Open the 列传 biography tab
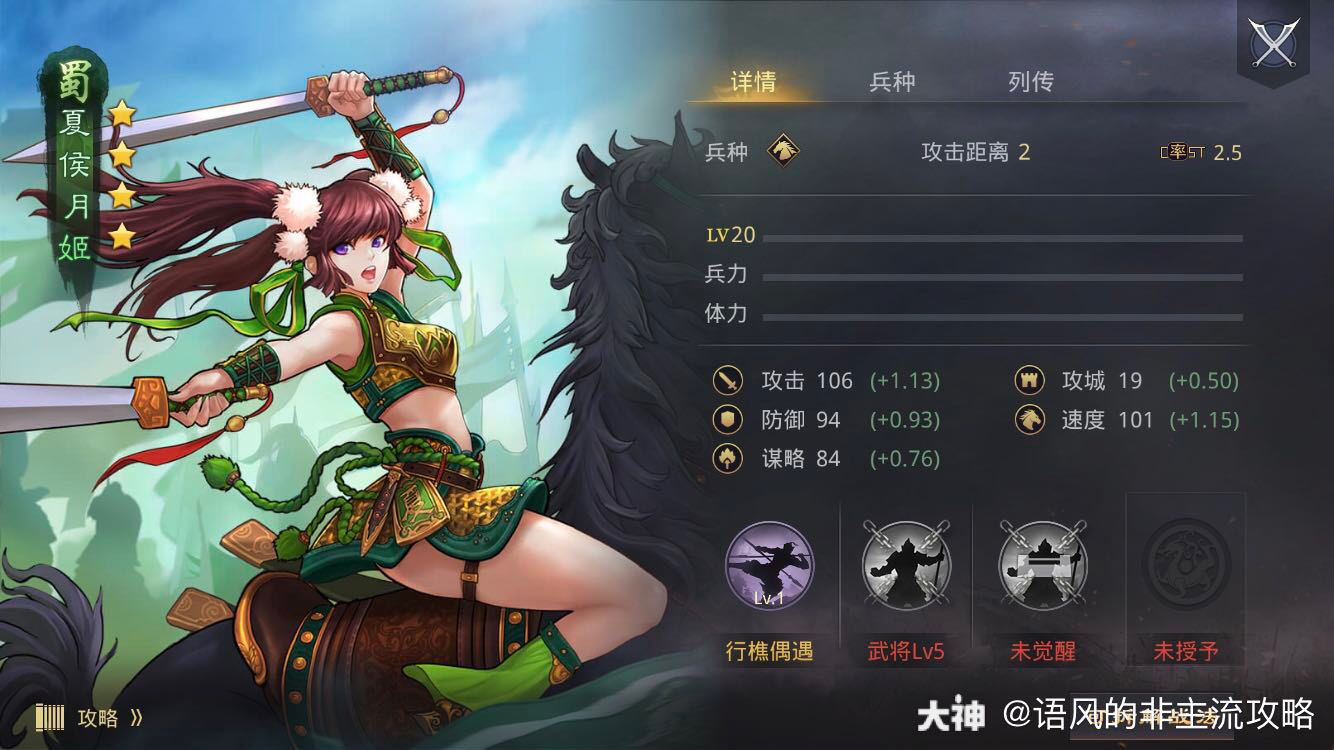The height and width of the screenshot is (750, 1334). (x=1032, y=82)
